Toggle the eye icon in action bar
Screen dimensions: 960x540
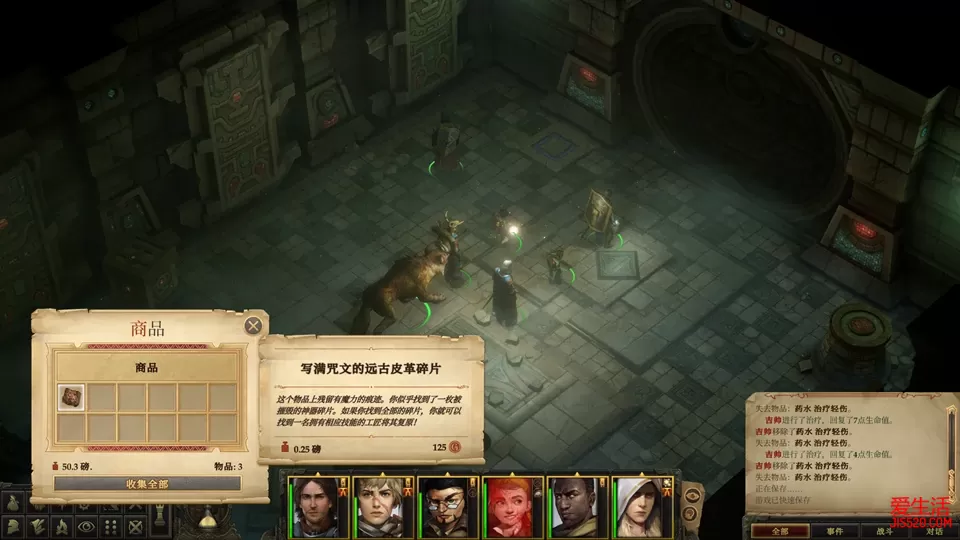click(x=85, y=525)
